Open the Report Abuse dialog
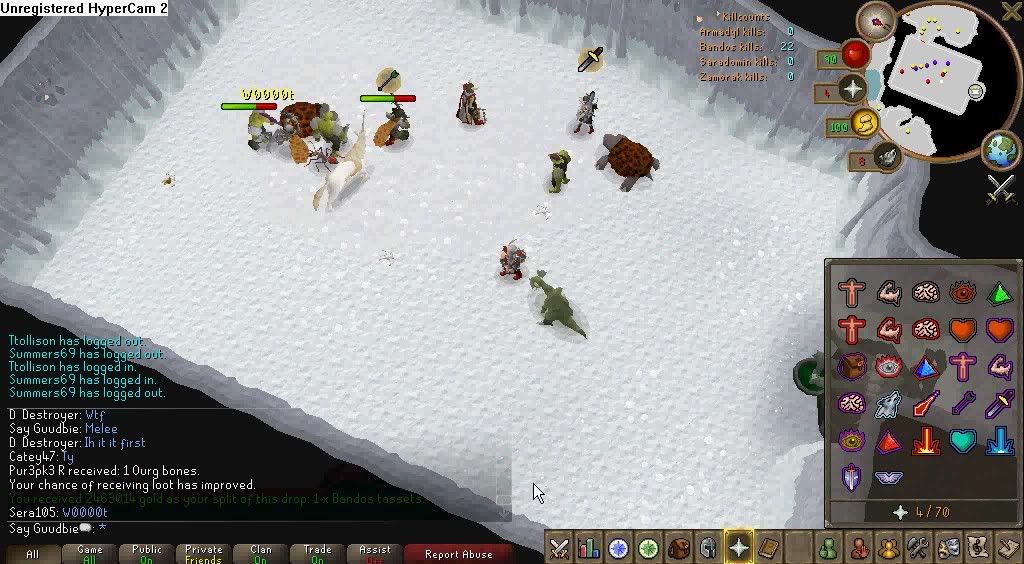The image size is (1024, 564). (x=457, y=553)
